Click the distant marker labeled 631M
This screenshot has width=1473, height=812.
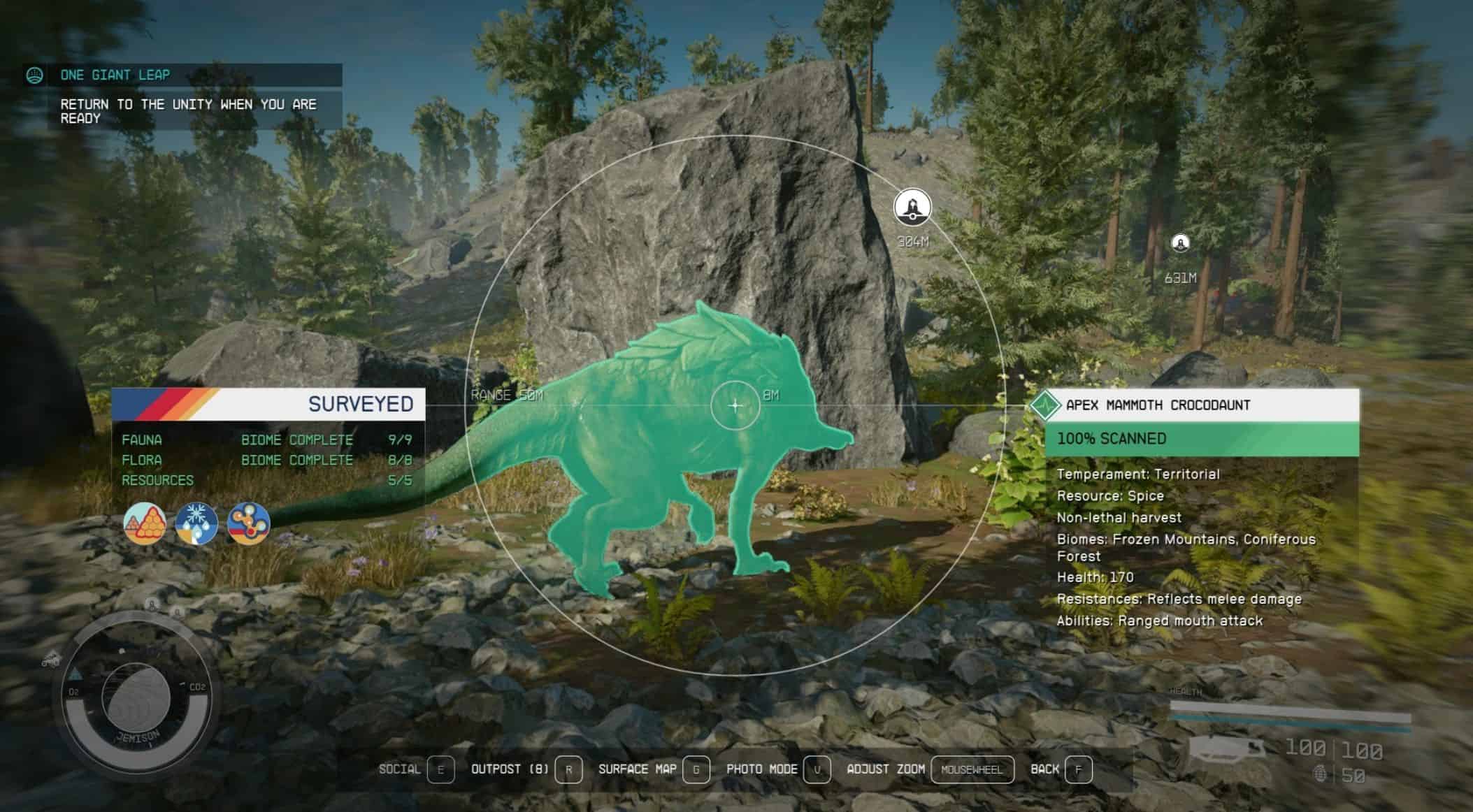(x=1180, y=243)
